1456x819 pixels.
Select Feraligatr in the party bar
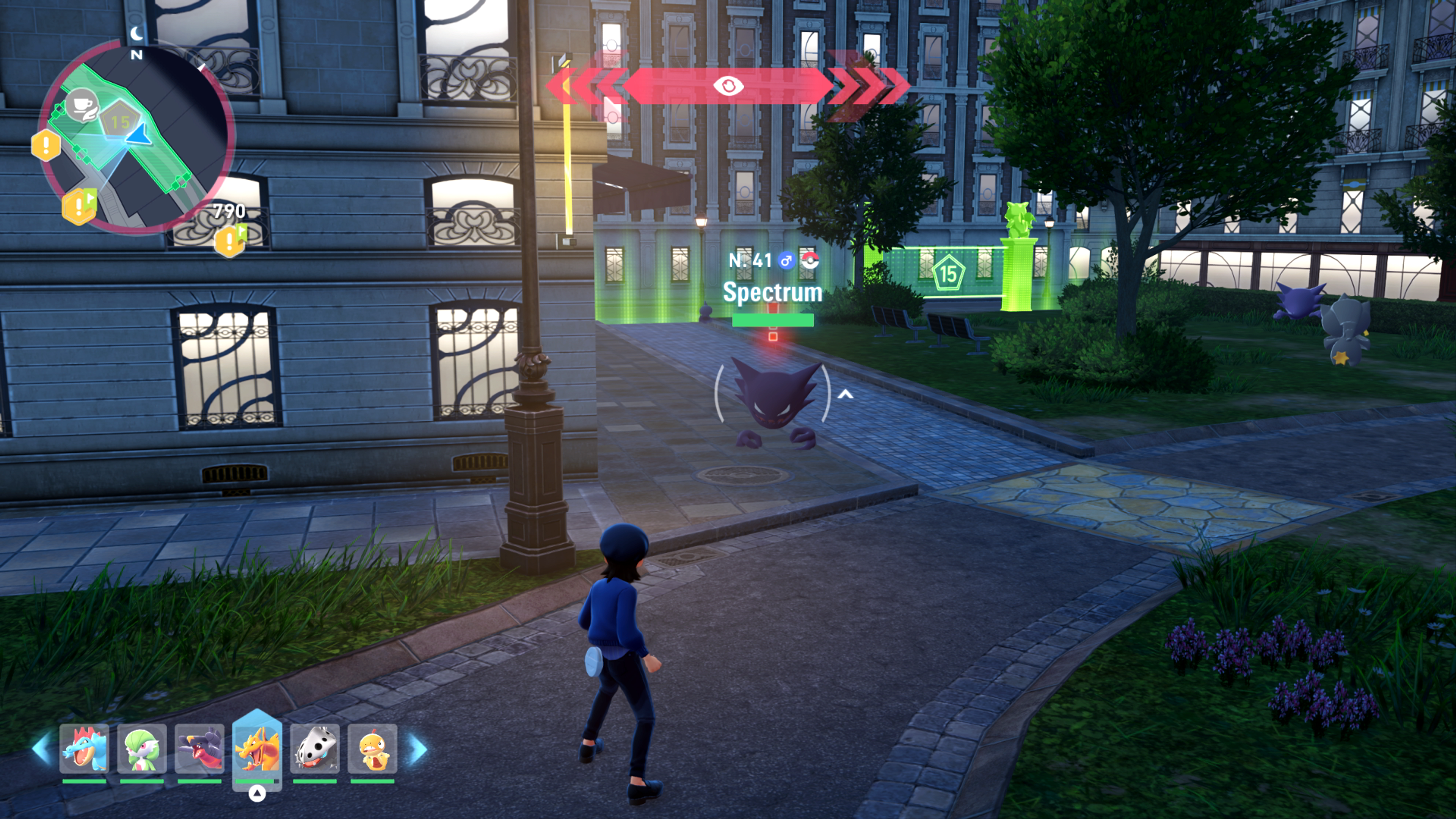(84, 748)
